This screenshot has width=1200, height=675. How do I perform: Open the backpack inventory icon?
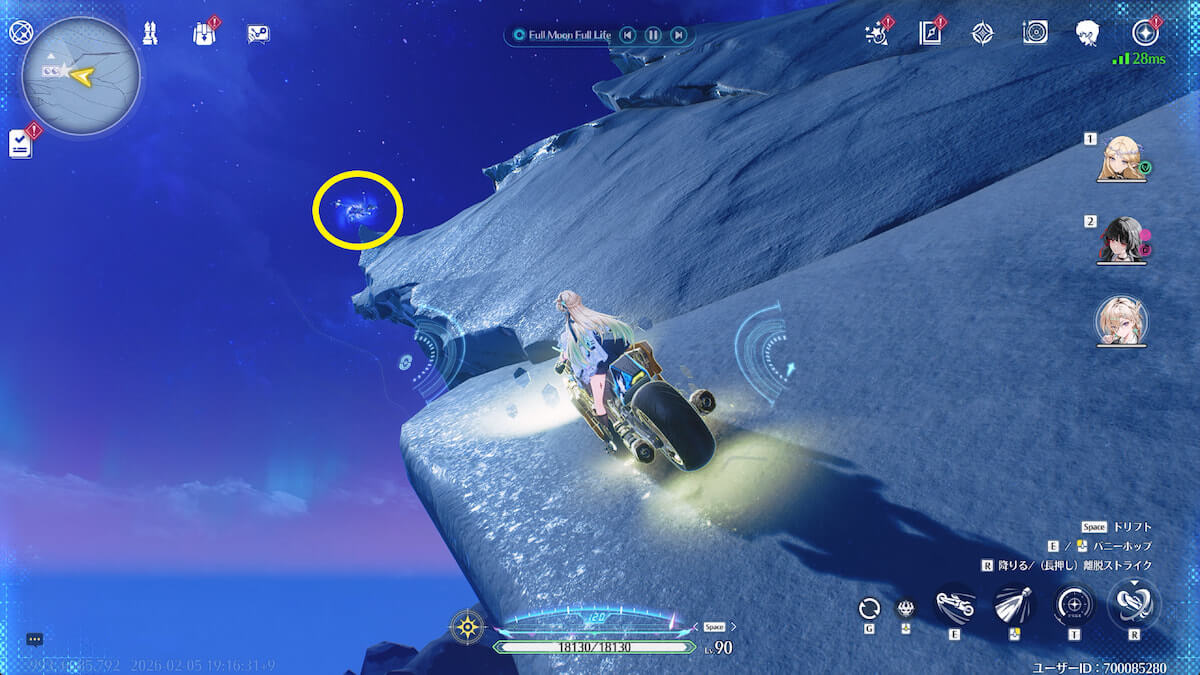click(x=204, y=33)
